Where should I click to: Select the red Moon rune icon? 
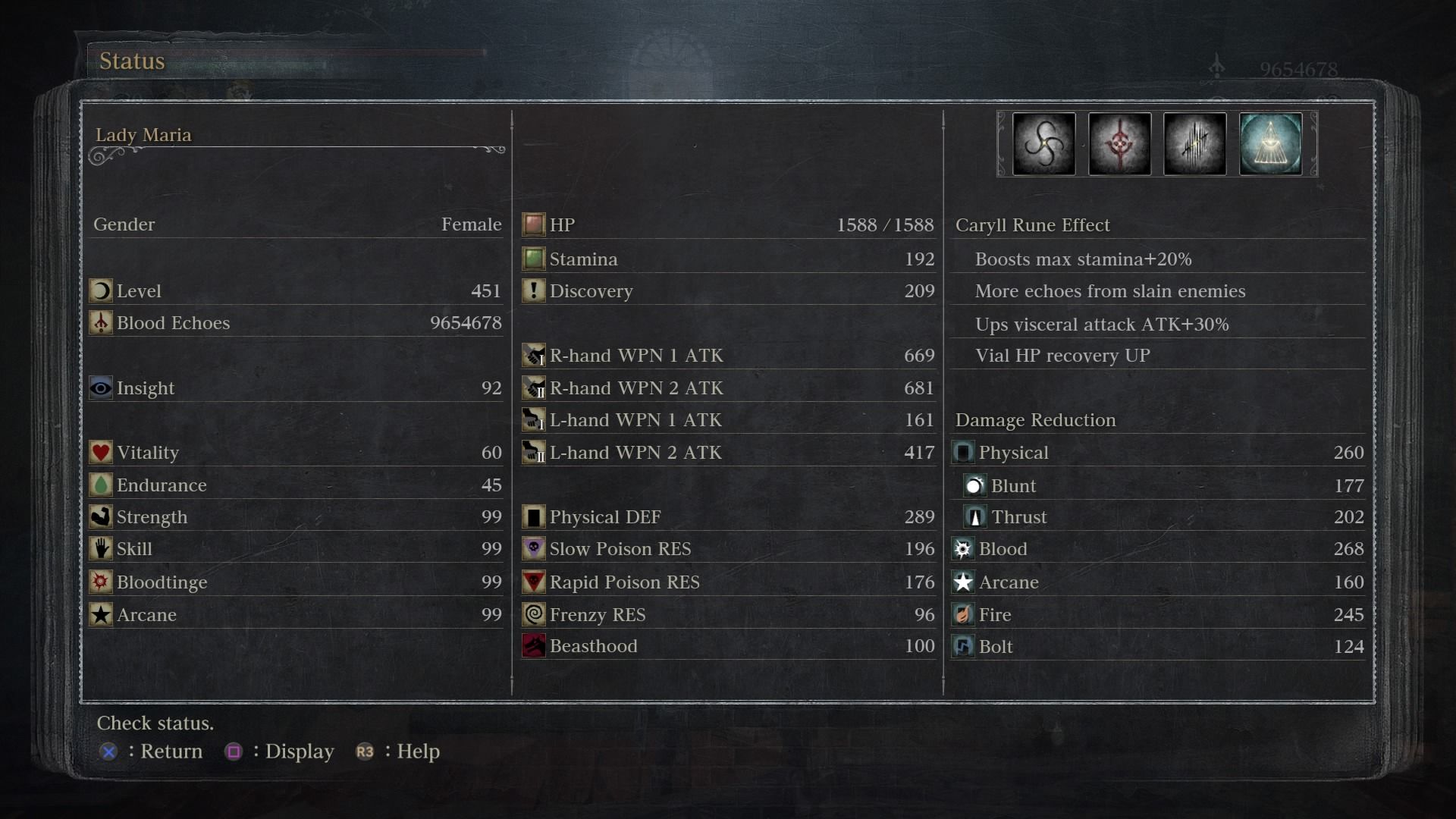[1119, 144]
